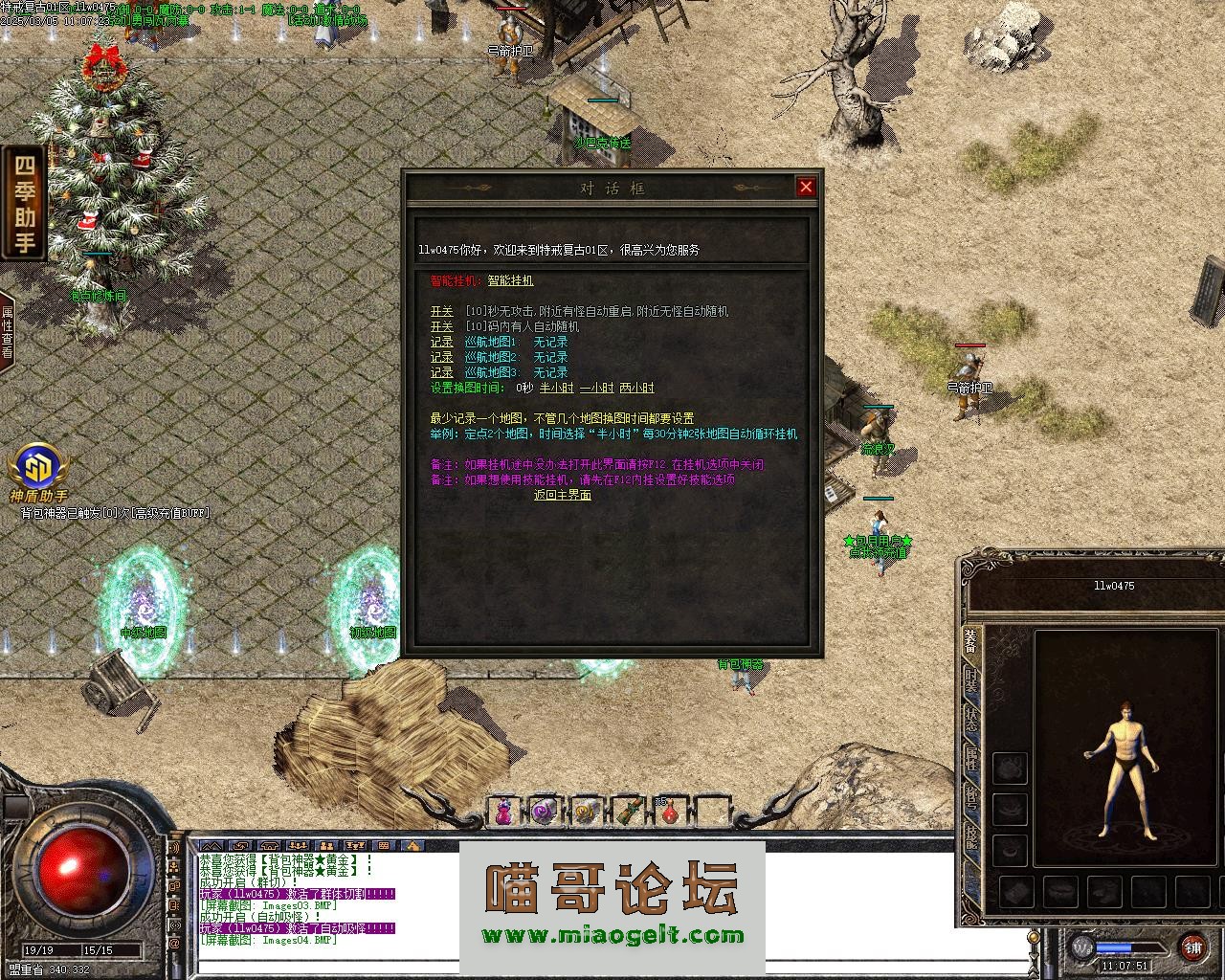This screenshot has width=1225, height=980.
Task: Set map switch time to 两小时
Action: [636, 389]
